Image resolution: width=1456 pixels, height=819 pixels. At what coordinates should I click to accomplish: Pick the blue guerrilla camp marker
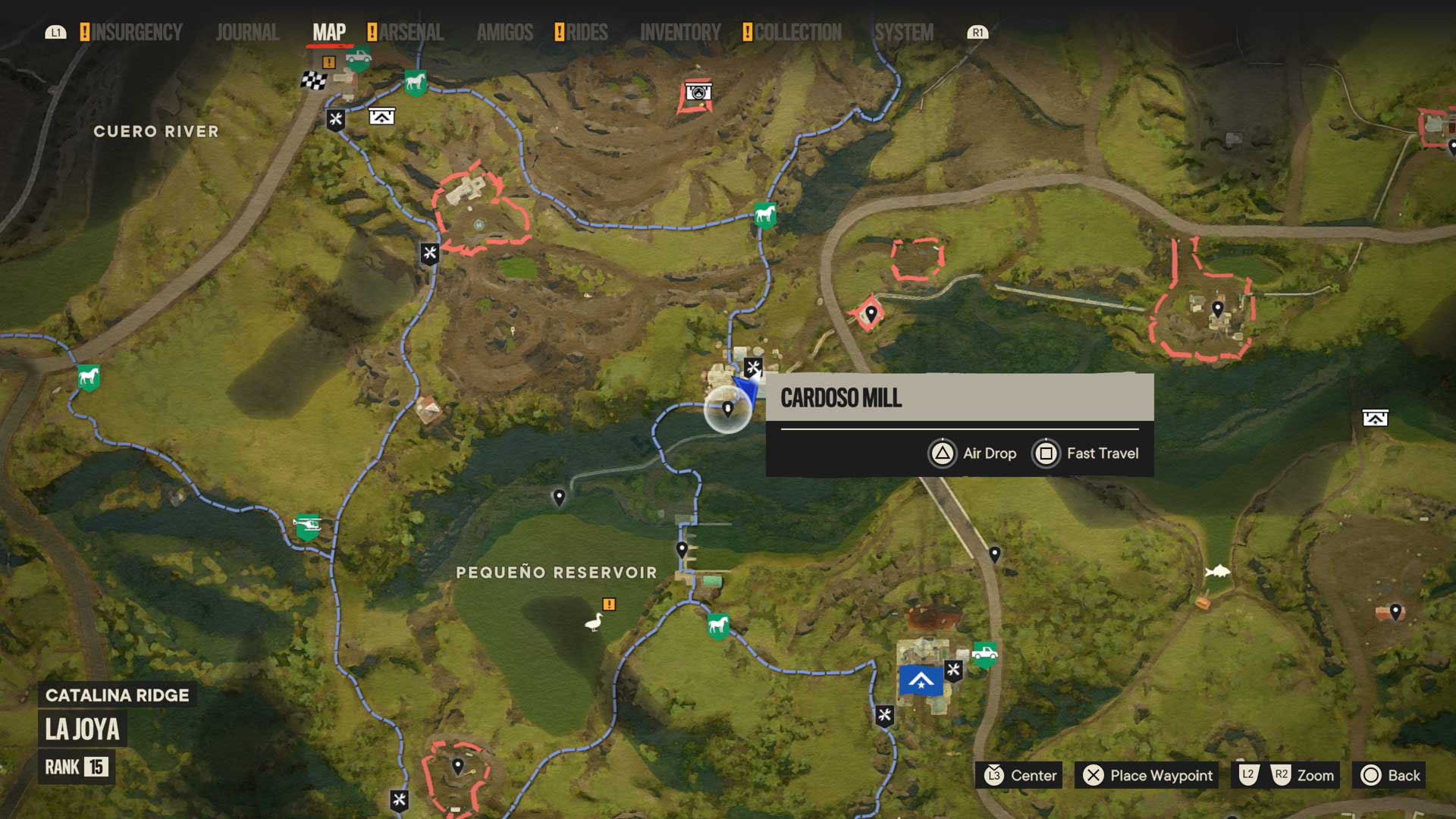pos(921,681)
